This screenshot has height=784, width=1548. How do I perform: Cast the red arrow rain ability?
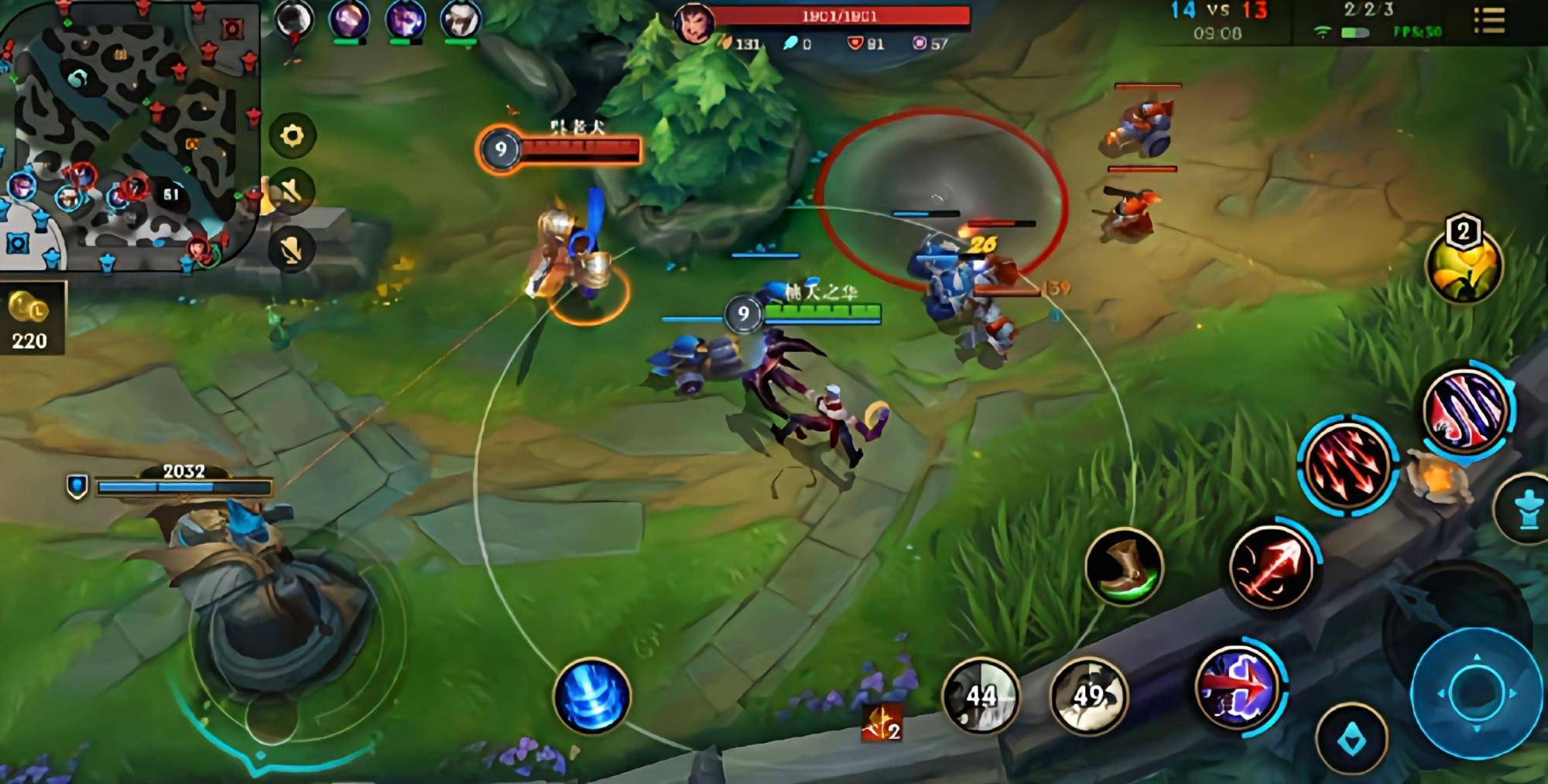[x=1348, y=463]
